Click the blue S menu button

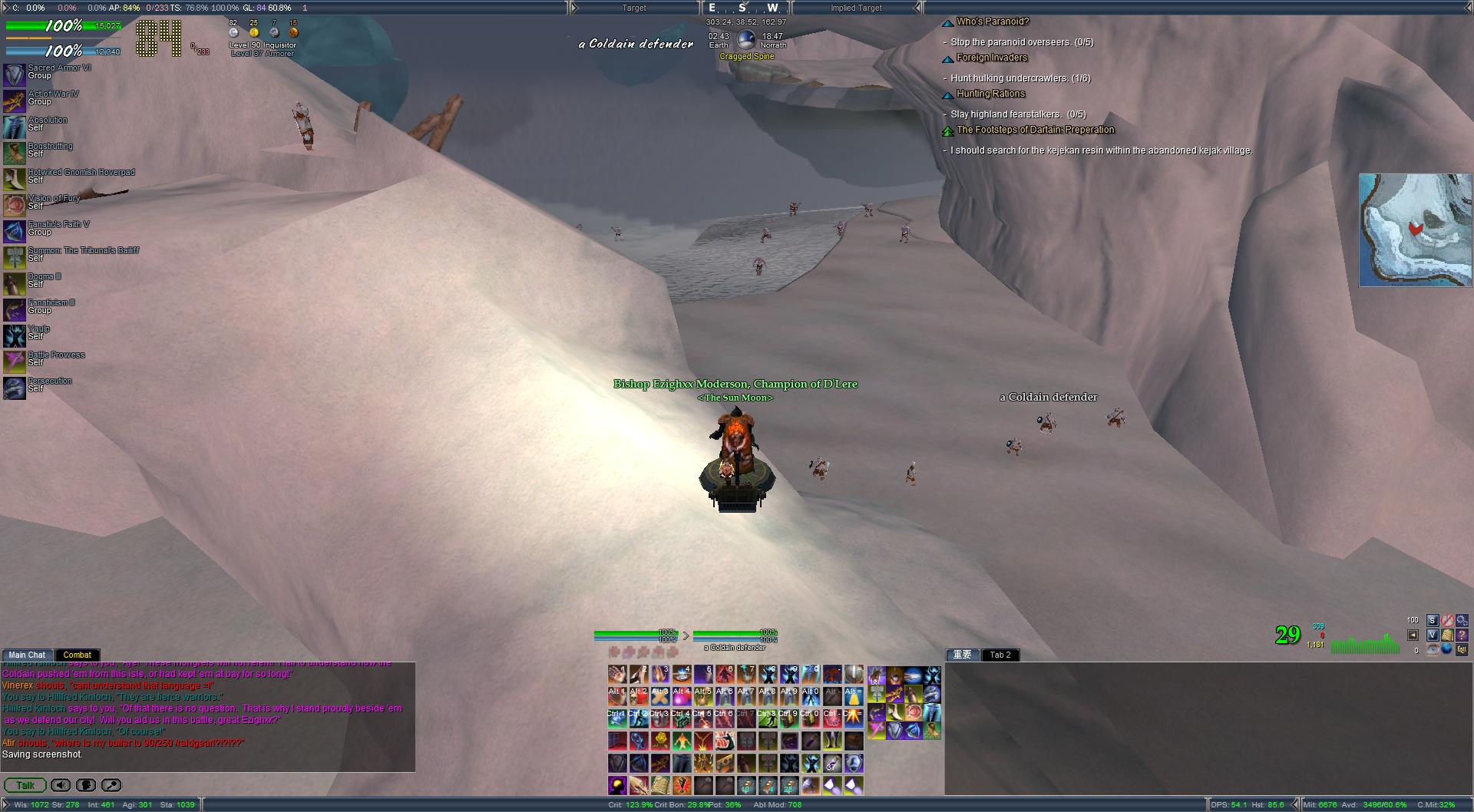click(x=1432, y=620)
